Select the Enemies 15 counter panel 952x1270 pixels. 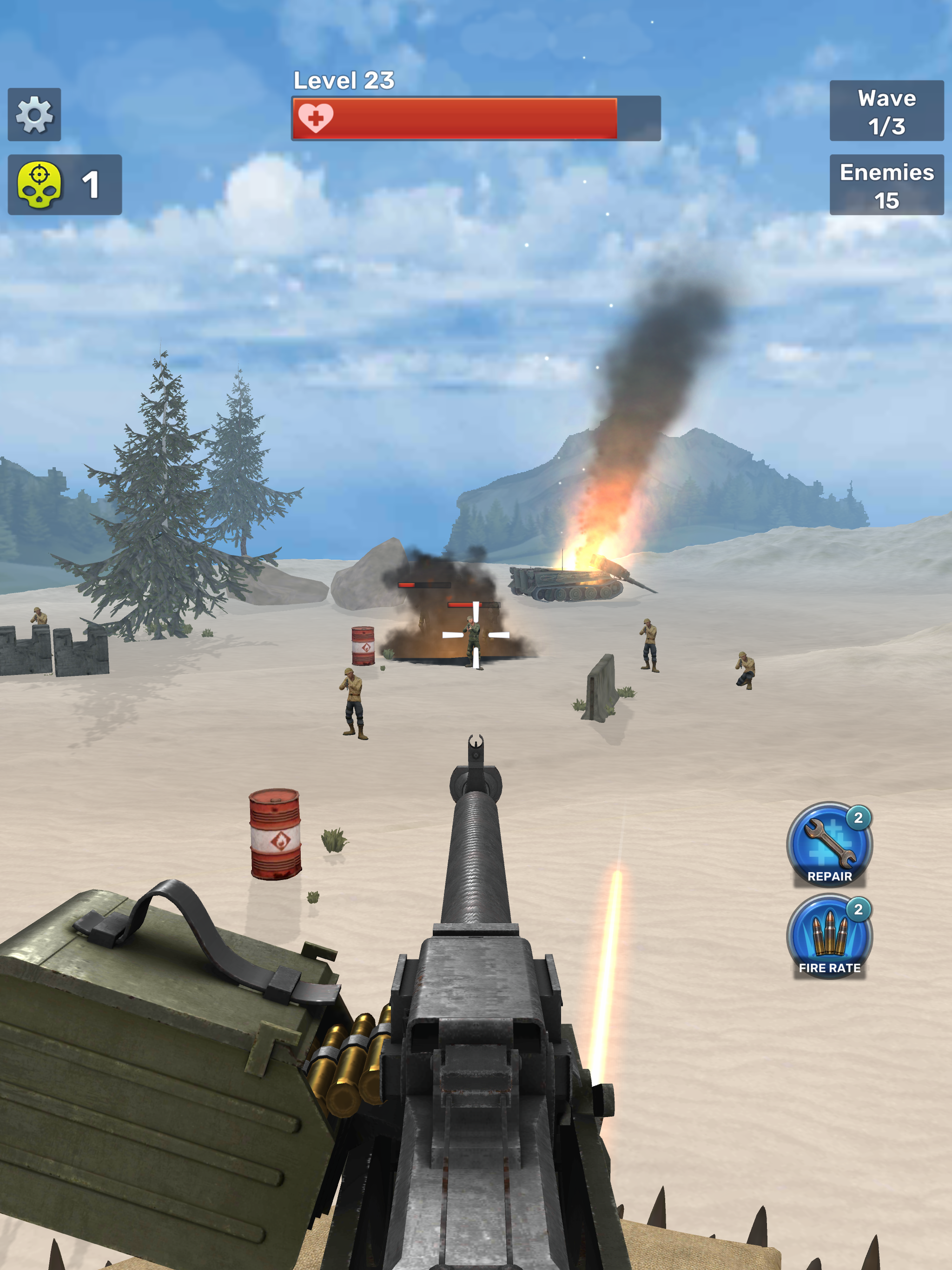point(887,186)
